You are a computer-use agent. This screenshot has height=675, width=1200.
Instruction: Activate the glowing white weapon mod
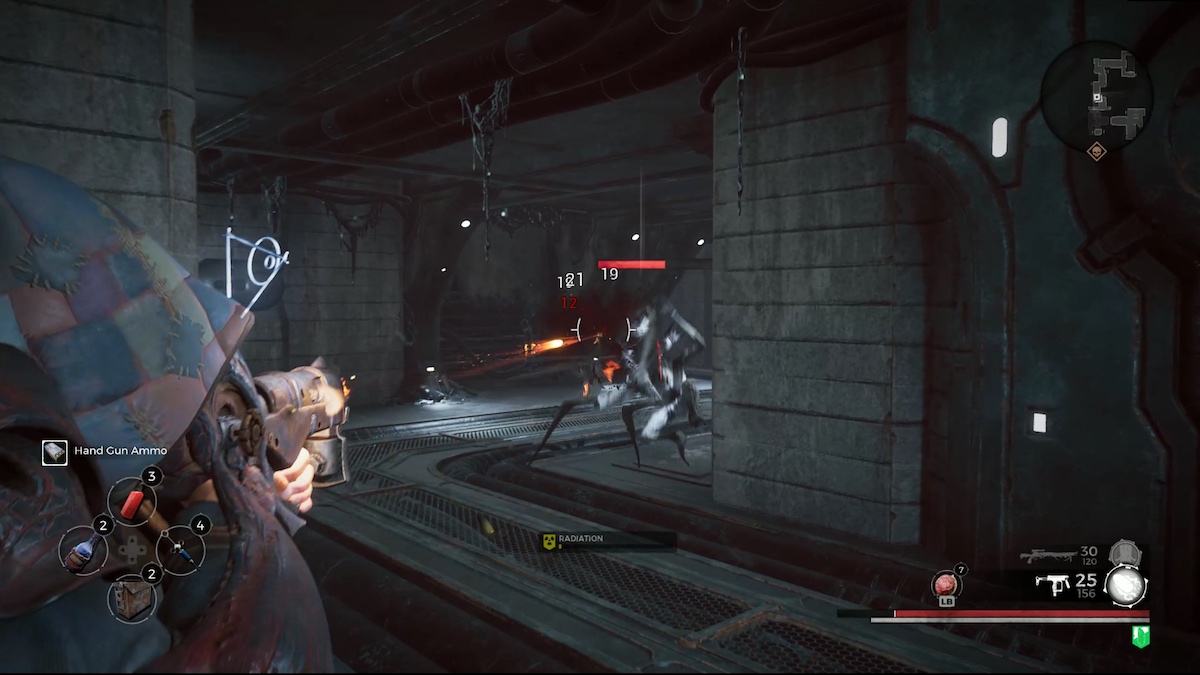tap(1124, 586)
